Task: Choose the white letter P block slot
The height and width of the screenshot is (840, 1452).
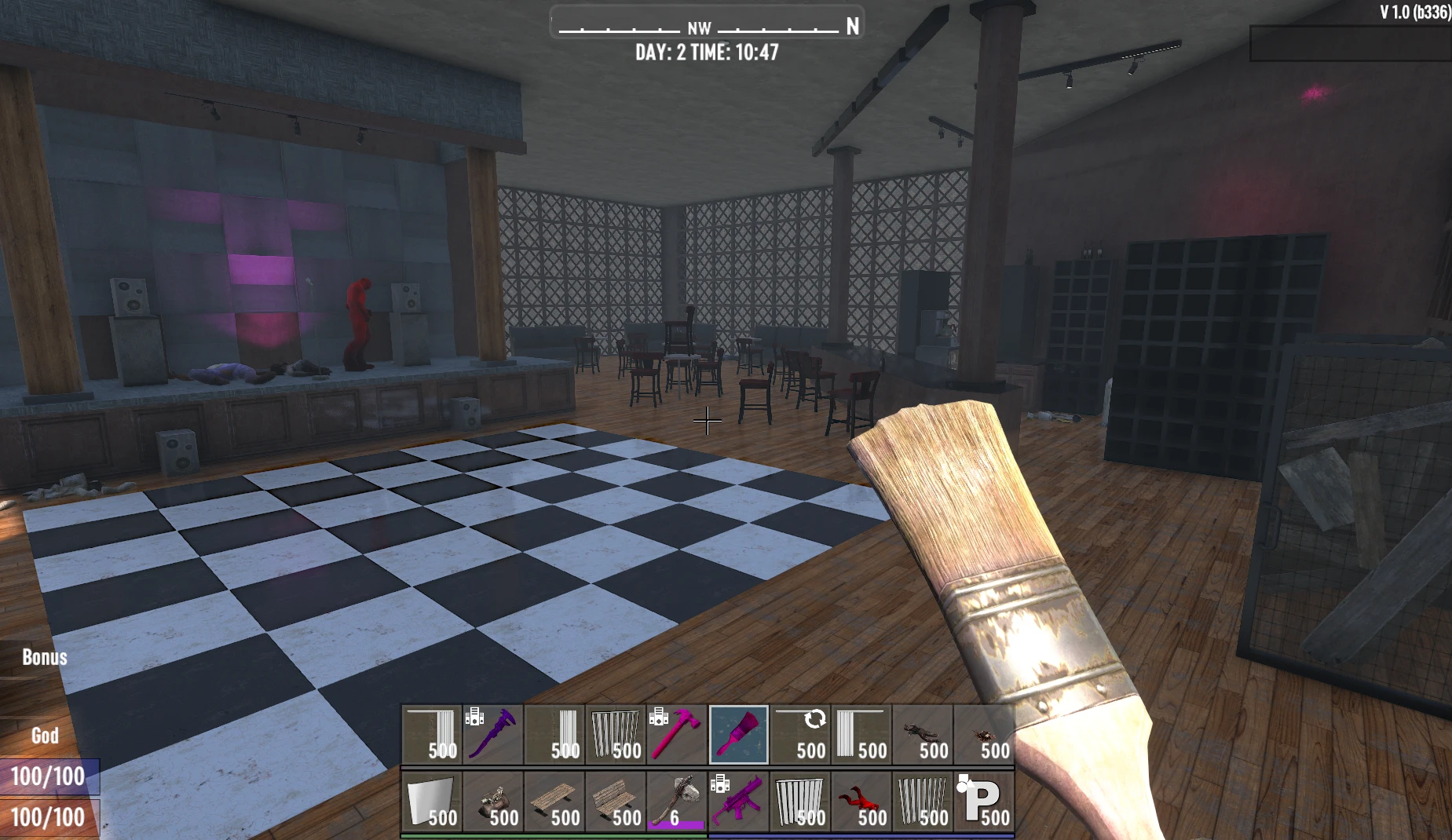Action: tap(983, 802)
